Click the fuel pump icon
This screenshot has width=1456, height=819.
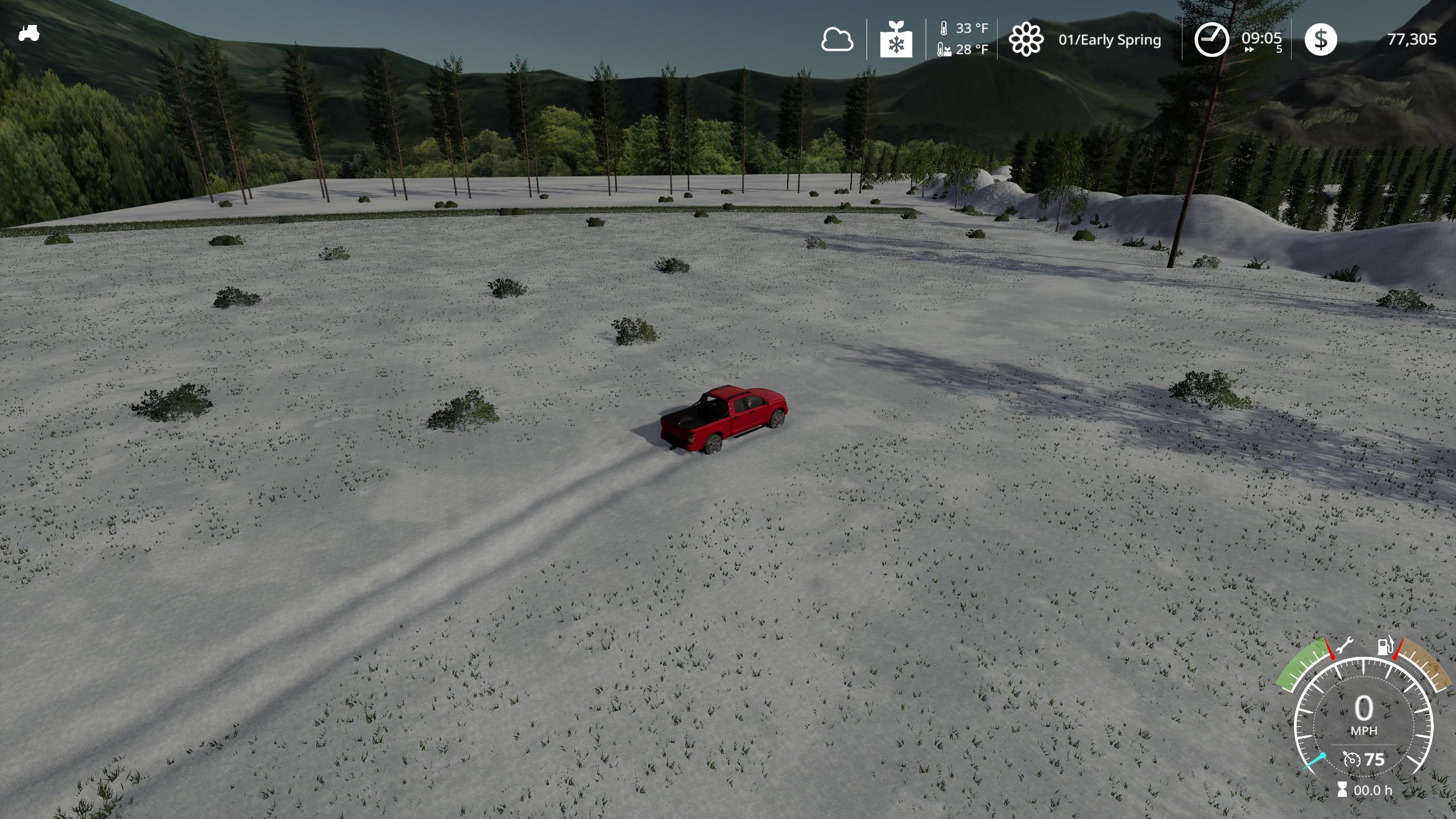[1384, 647]
